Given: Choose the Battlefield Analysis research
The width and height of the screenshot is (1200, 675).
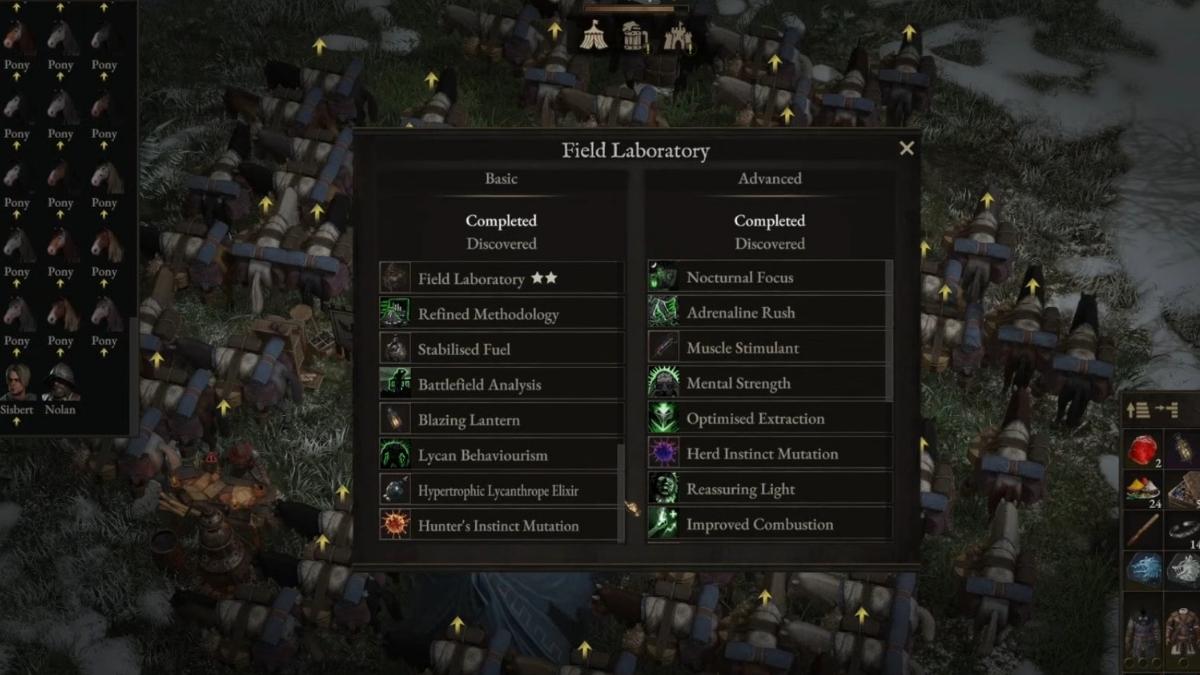Looking at the screenshot, I should click(x=500, y=384).
